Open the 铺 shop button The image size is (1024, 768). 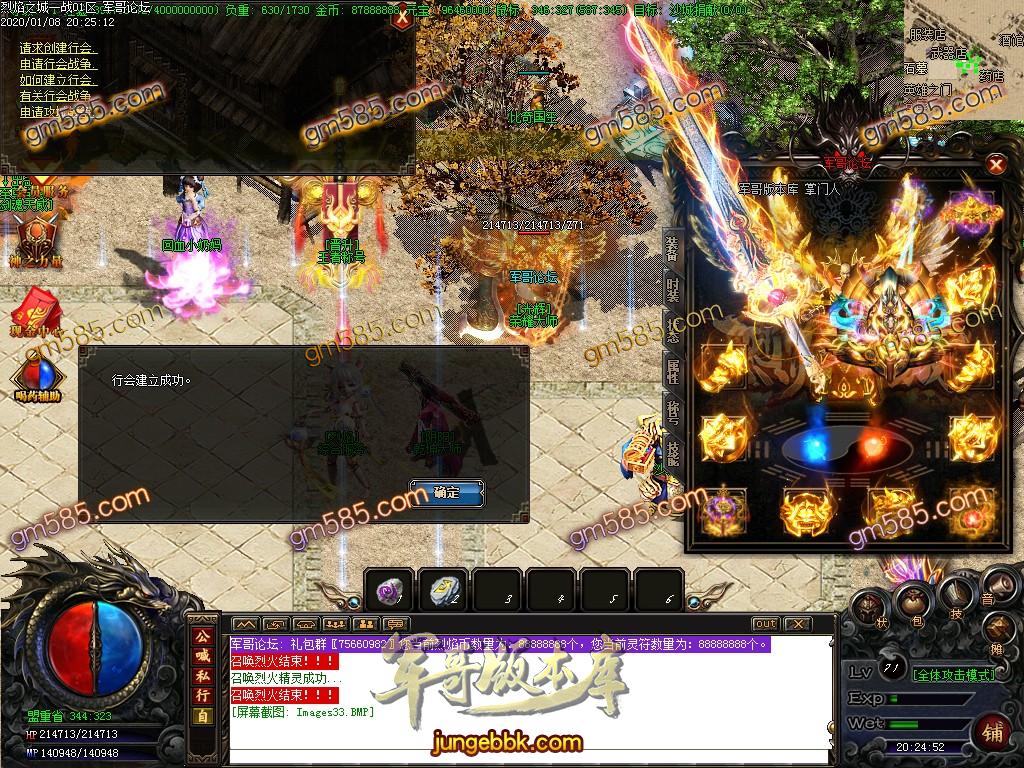(x=992, y=730)
